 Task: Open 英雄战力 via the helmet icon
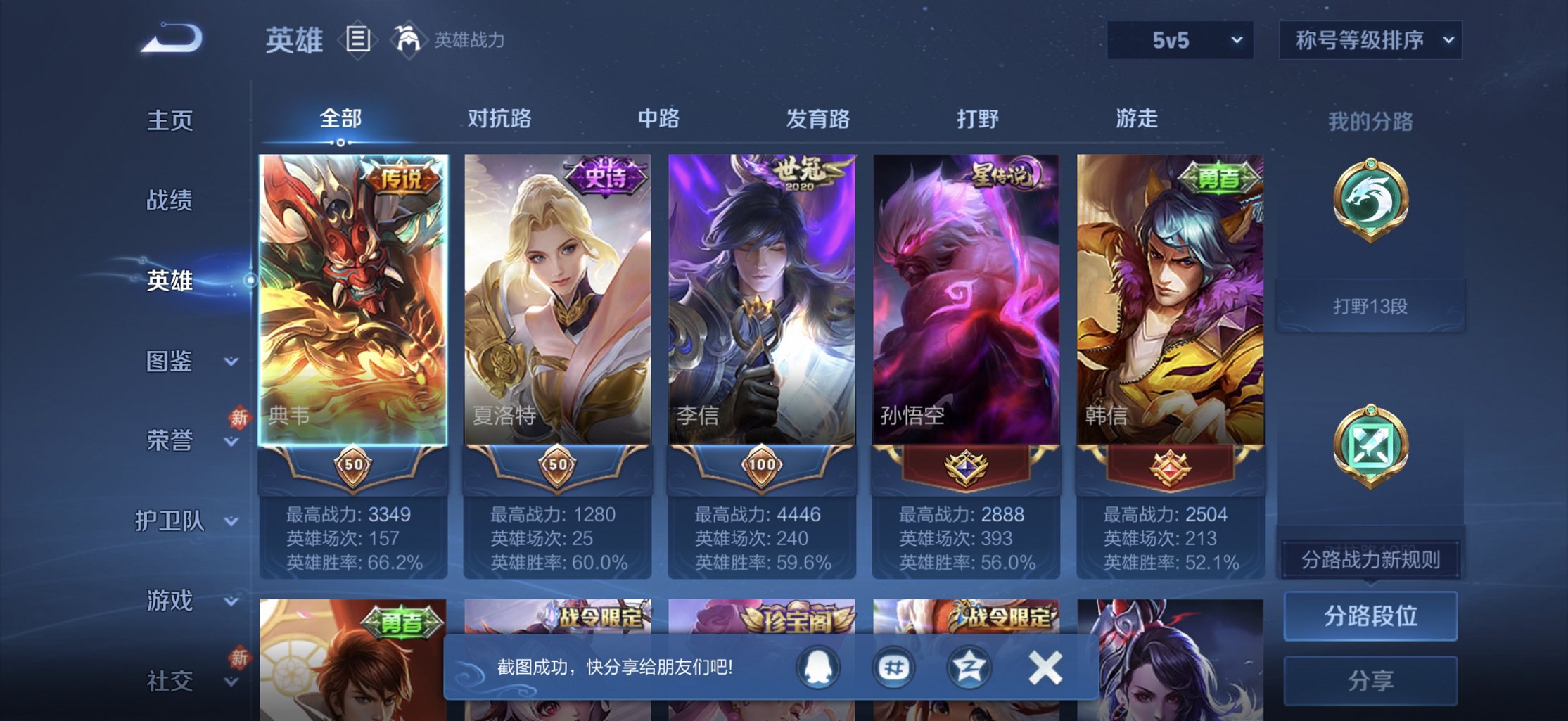406,39
